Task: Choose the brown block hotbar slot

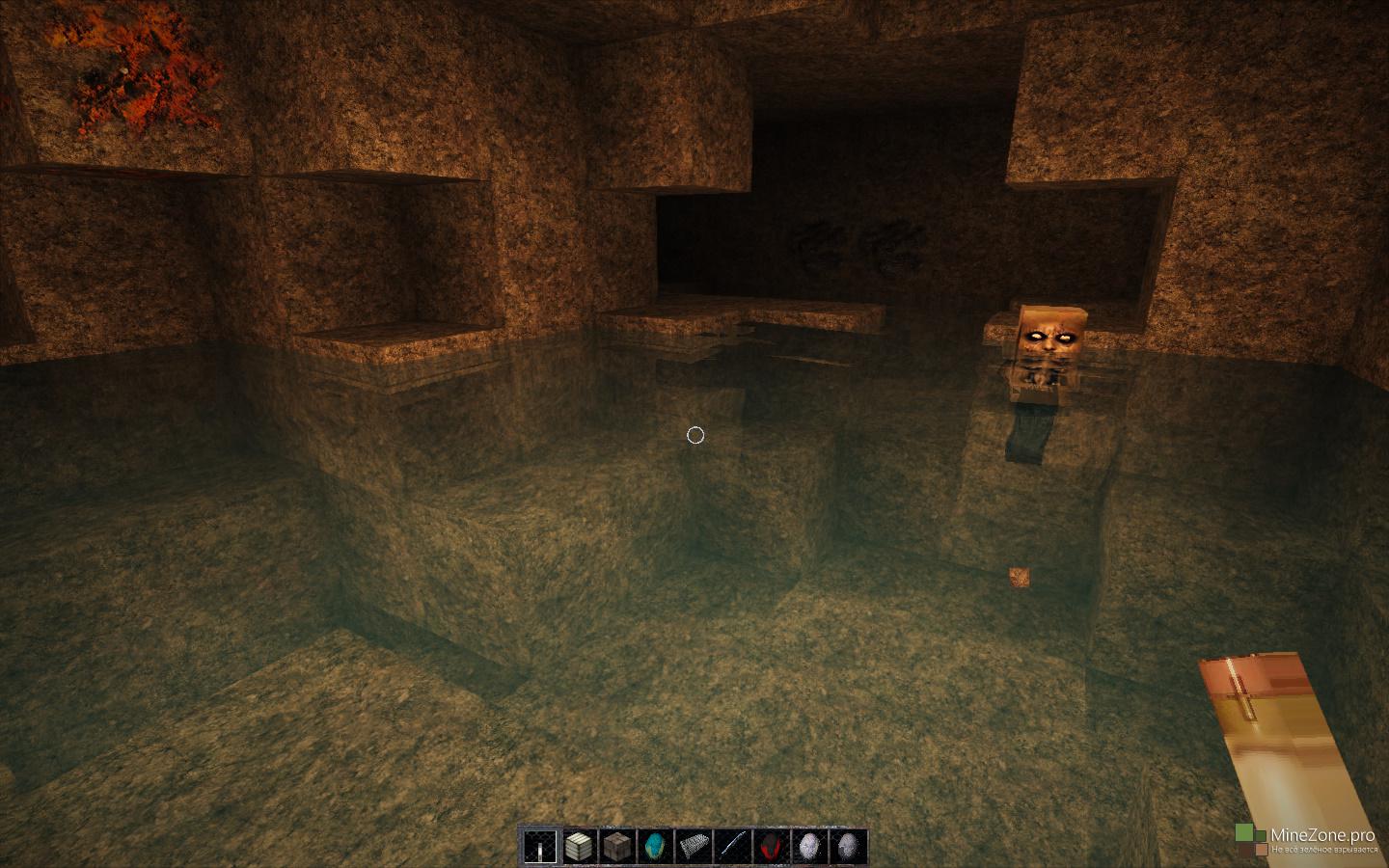Action: (x=615, y=847)
